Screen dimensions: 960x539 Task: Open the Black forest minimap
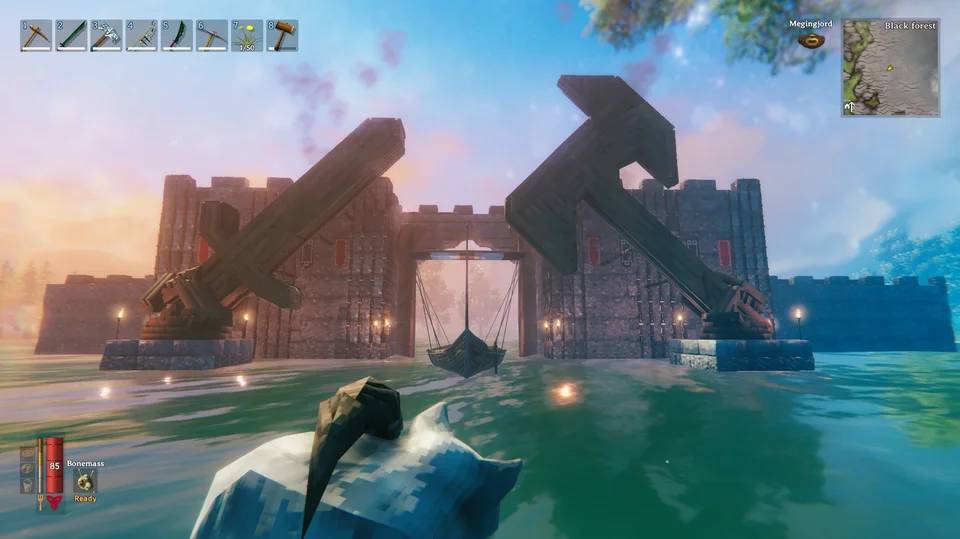(890, 68)
